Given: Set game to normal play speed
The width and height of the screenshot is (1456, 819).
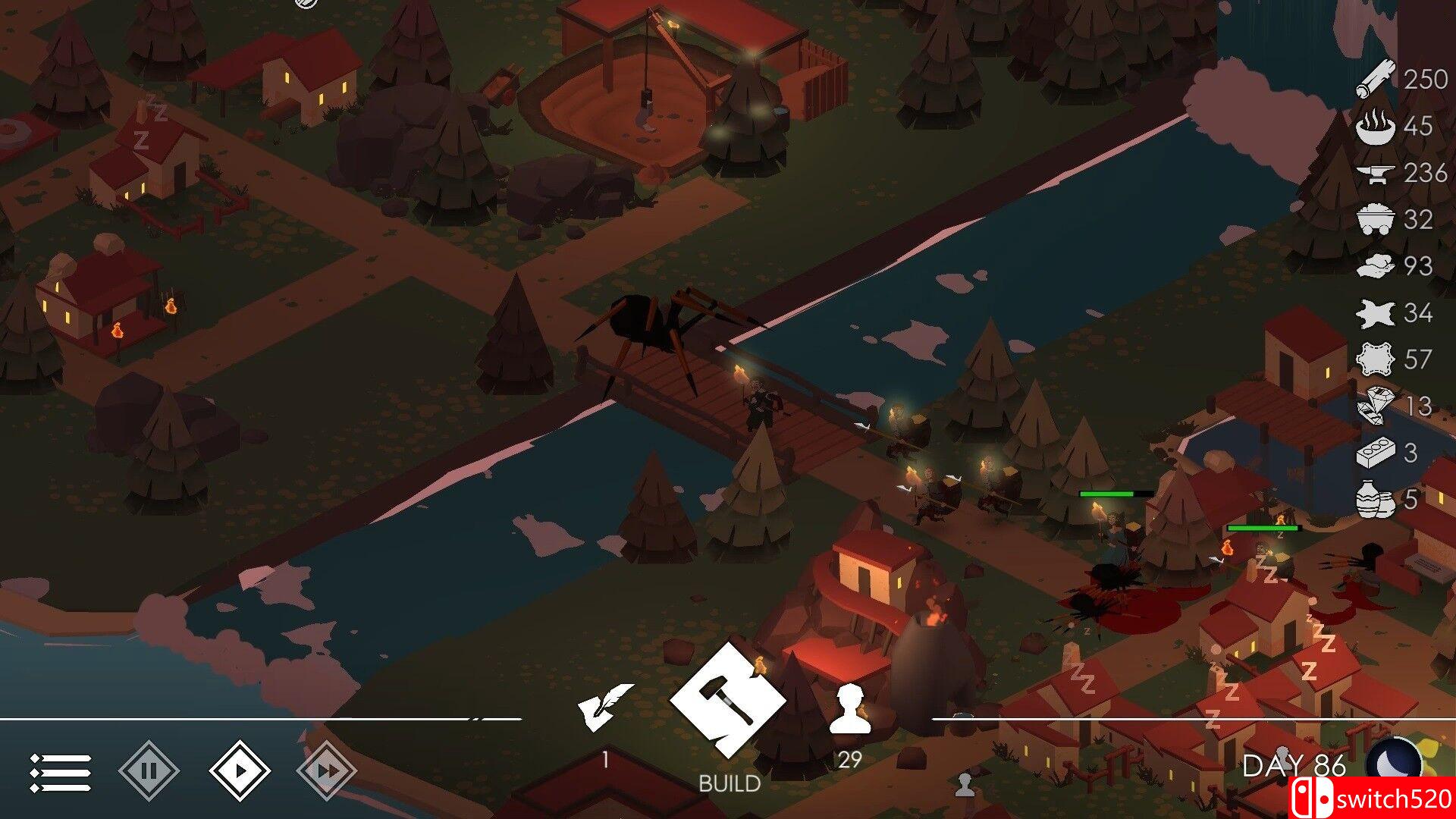Looking at the screenshot, I should (240, 771).
